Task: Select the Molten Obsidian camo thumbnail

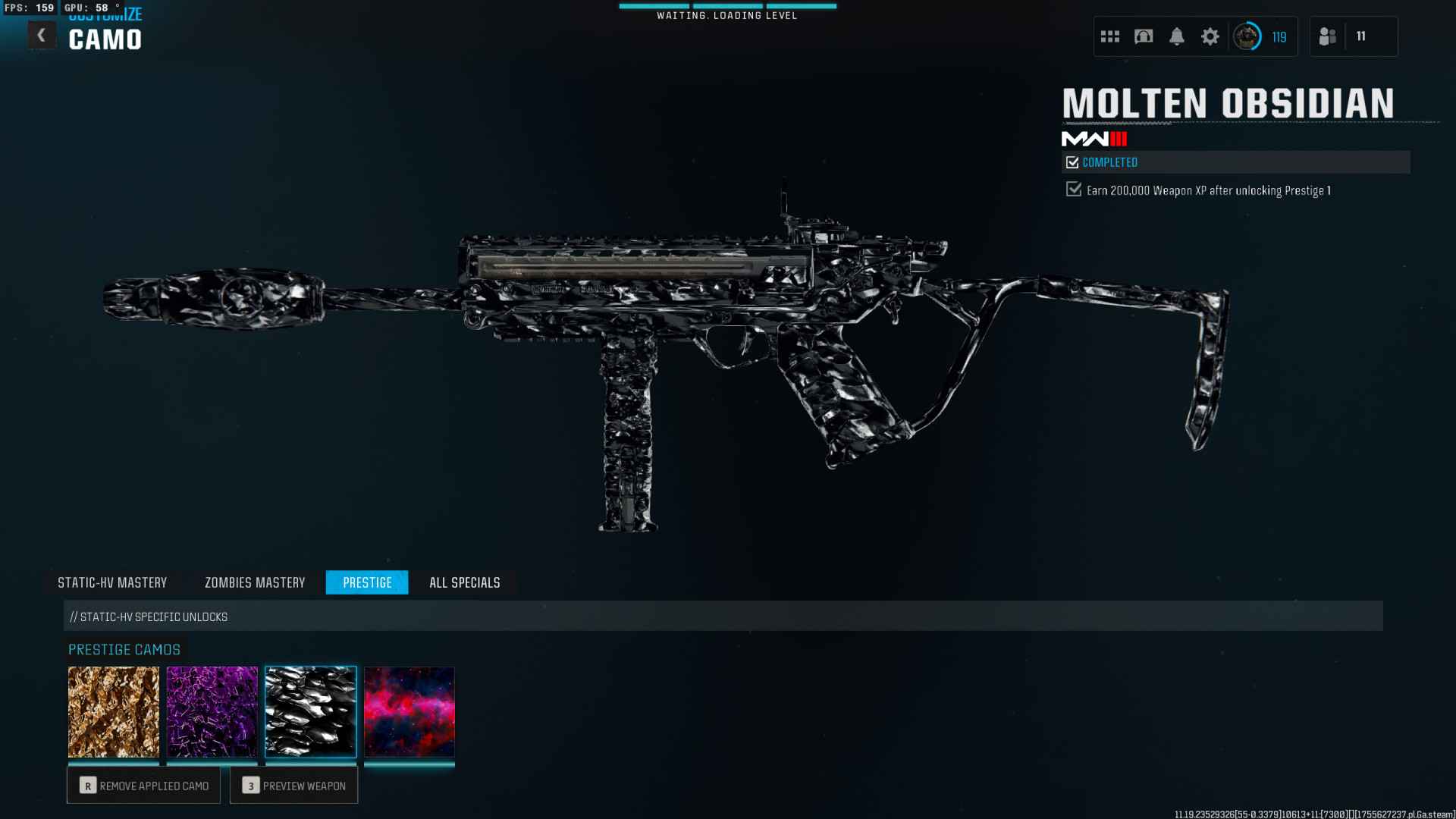Action: point(311,711)
